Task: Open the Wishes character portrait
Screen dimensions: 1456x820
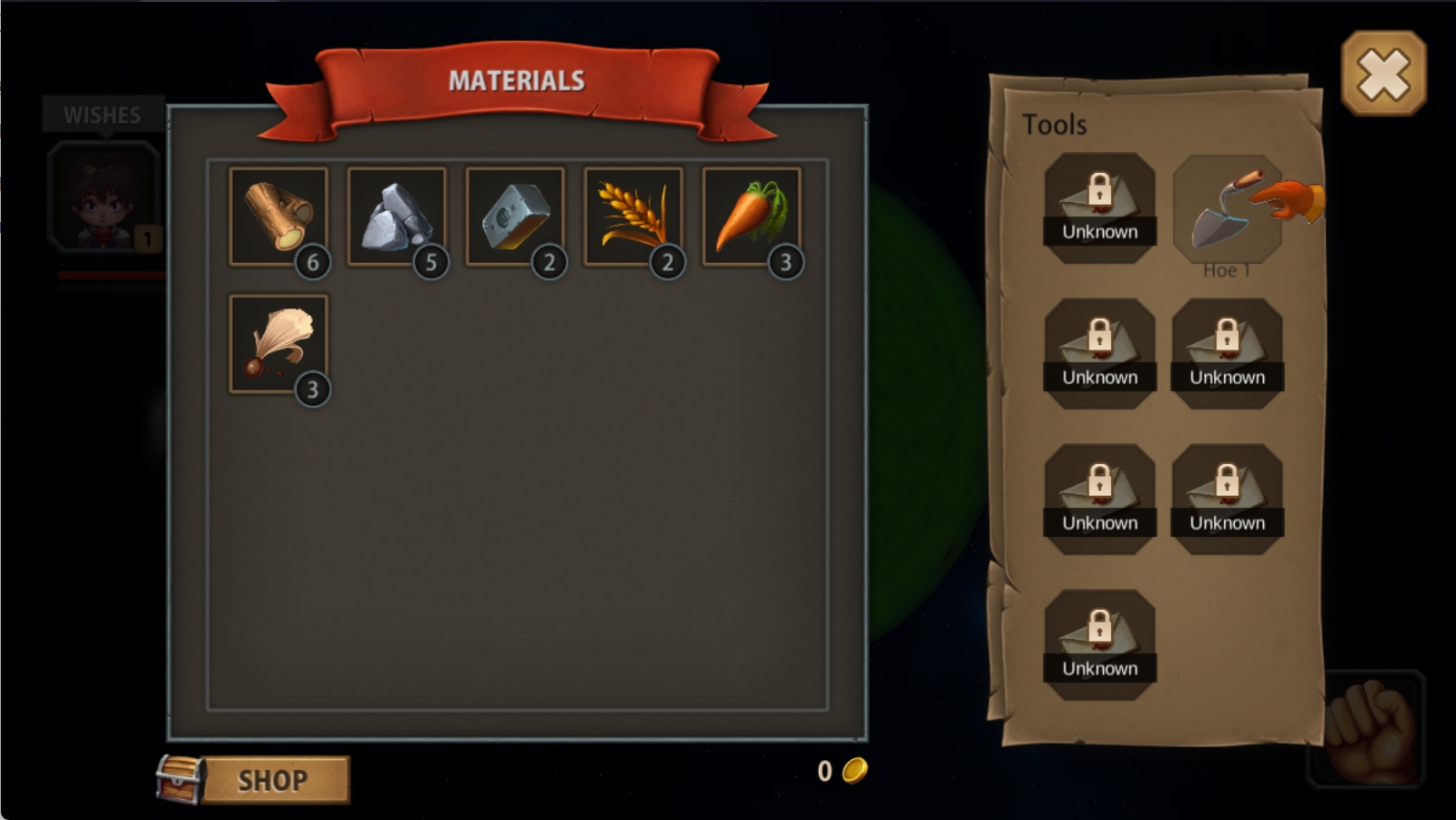Action: click(x=104, y=197)
